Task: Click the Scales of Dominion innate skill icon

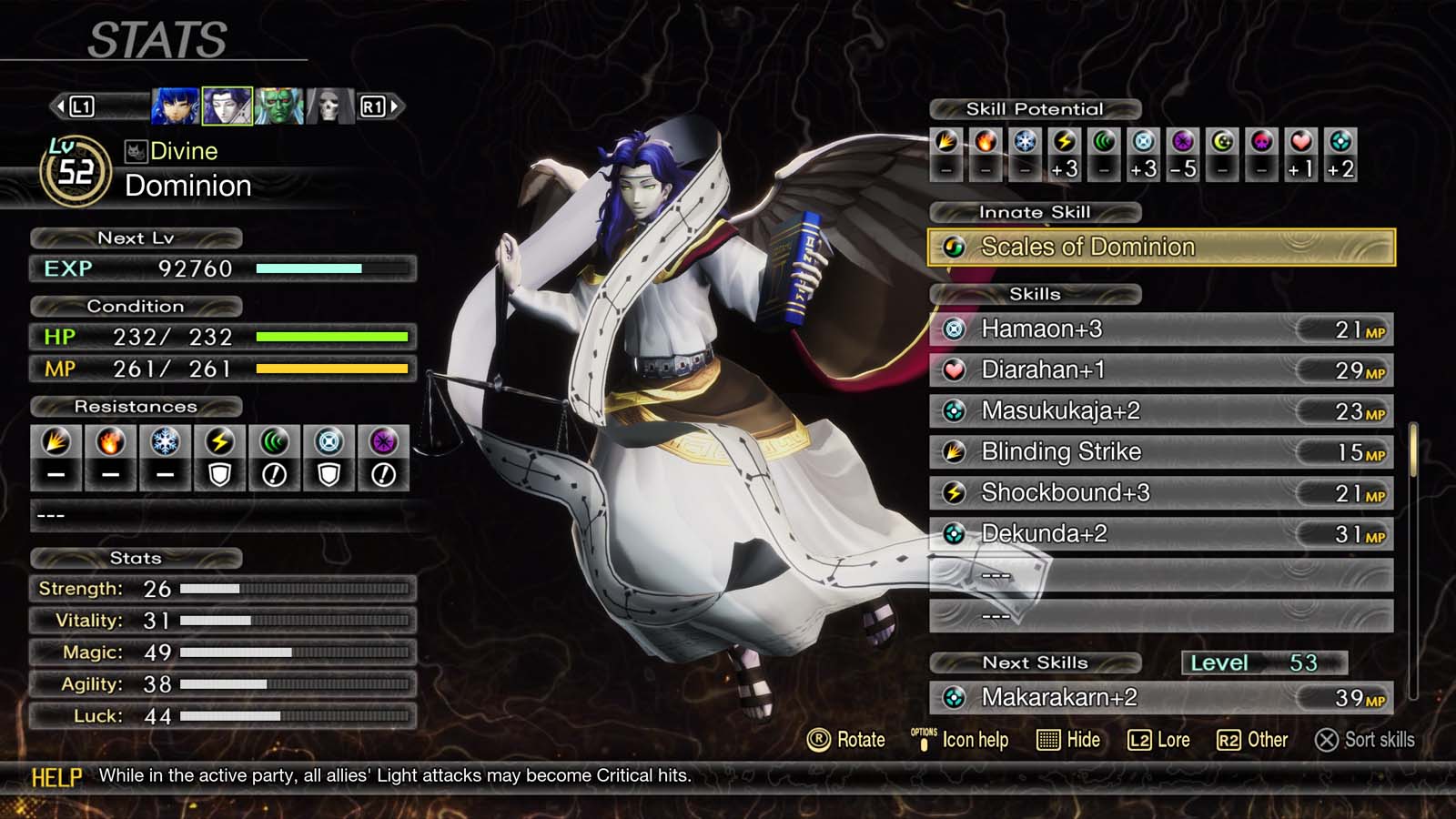Action: [955, 246]
